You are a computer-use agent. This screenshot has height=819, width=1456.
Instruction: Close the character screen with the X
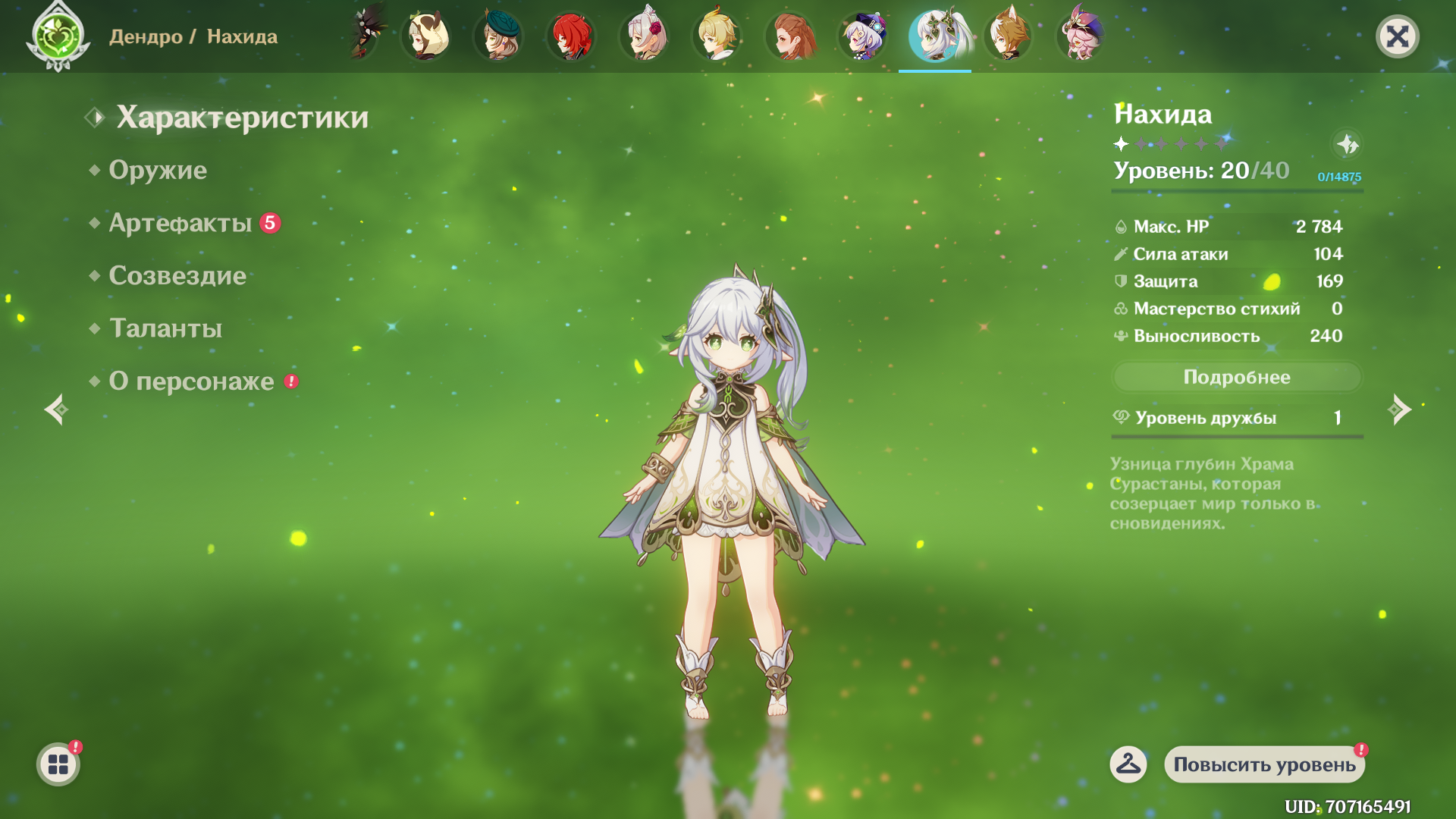tap(1397, 36)
